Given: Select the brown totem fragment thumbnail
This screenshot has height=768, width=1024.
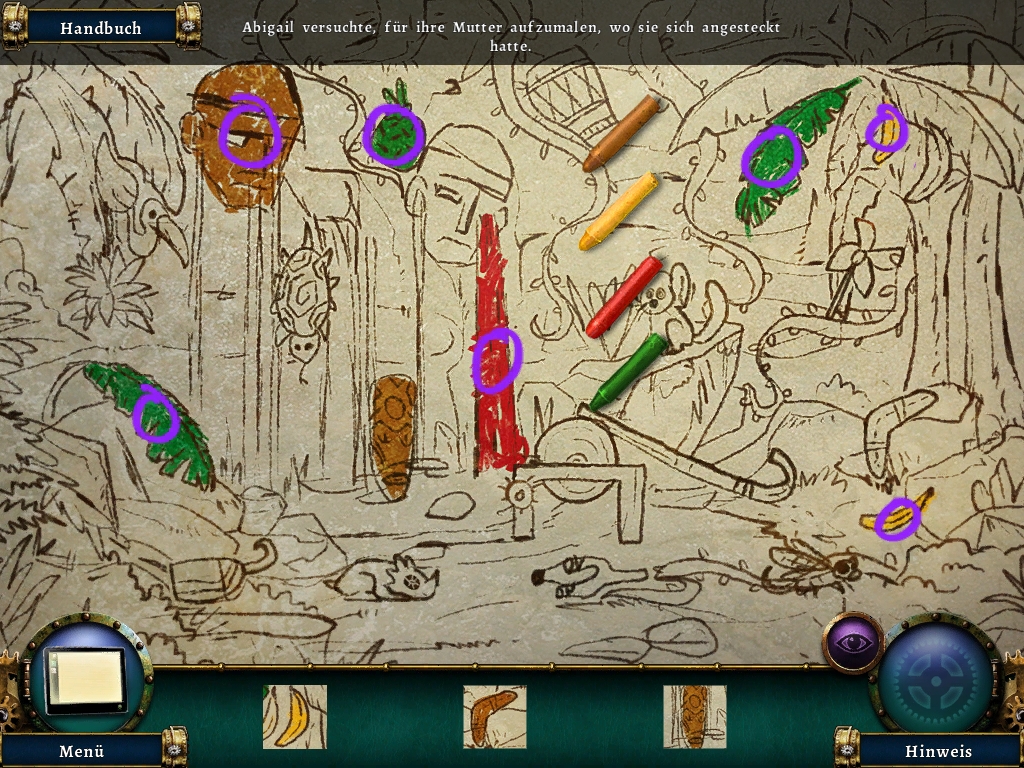Looking at the screenshot, I should click(x=694, y=716).
